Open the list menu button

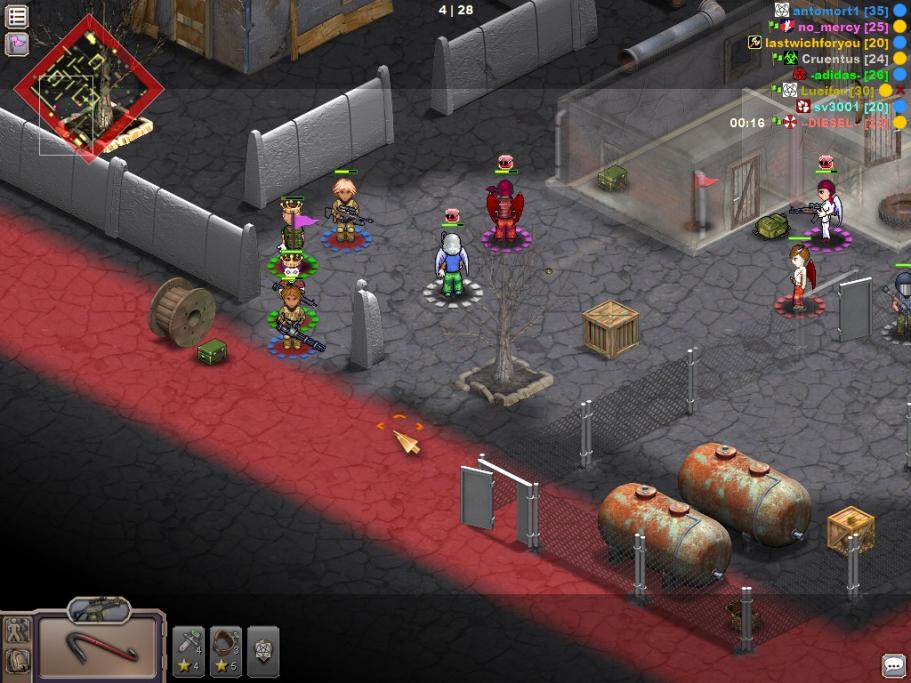click(17, 17)
